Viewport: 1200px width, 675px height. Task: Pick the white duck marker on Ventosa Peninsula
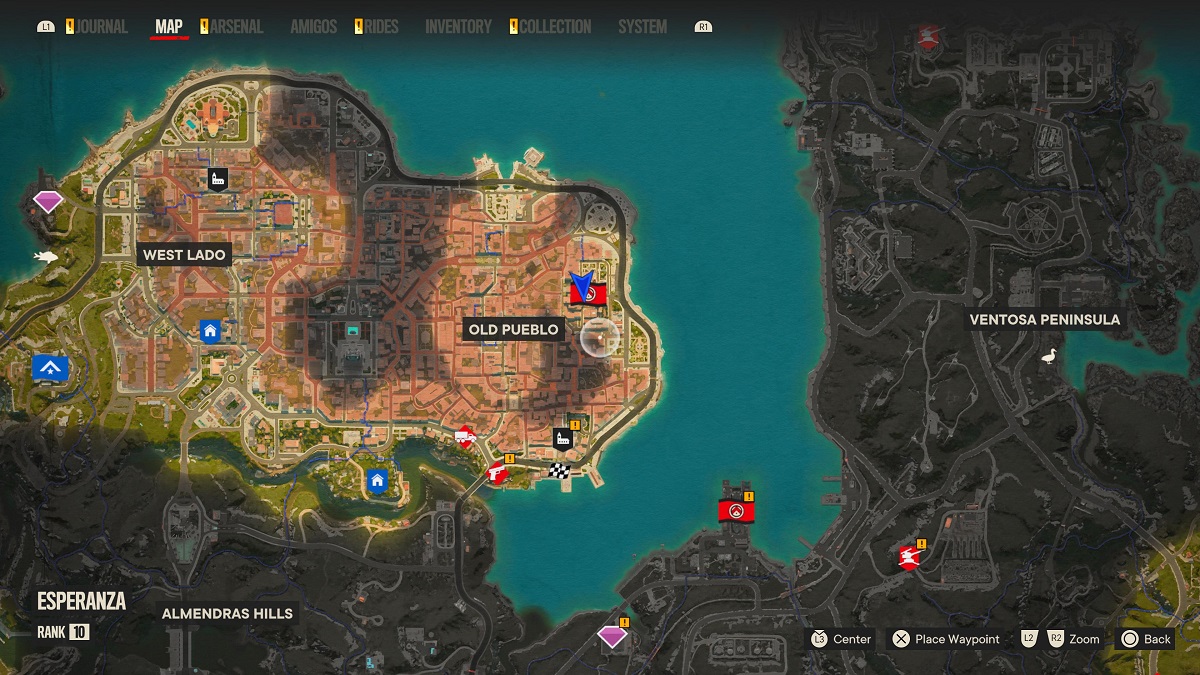coord(1049,355)
